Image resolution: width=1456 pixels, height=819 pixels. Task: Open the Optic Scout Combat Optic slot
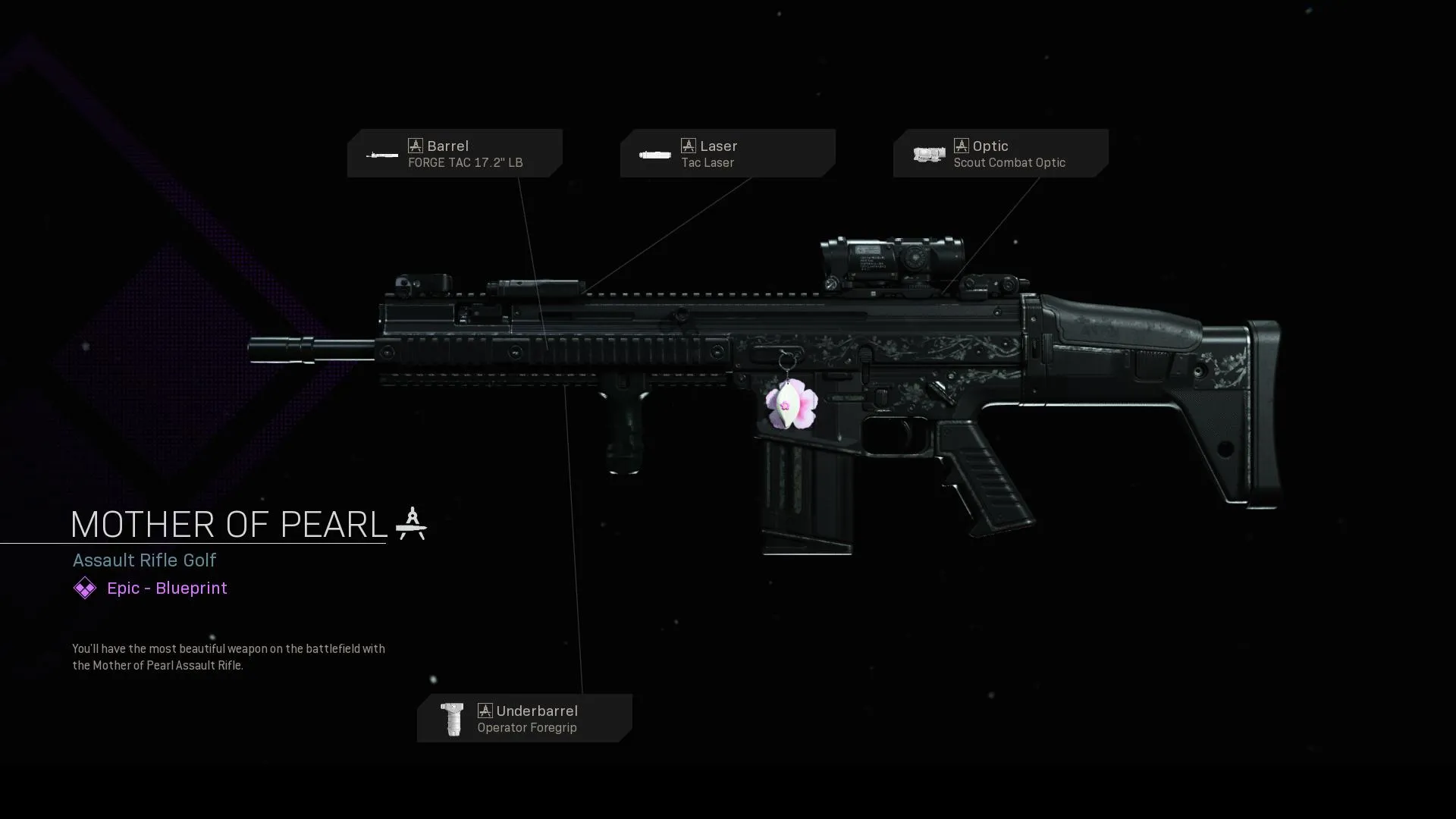click(1001, 153)
